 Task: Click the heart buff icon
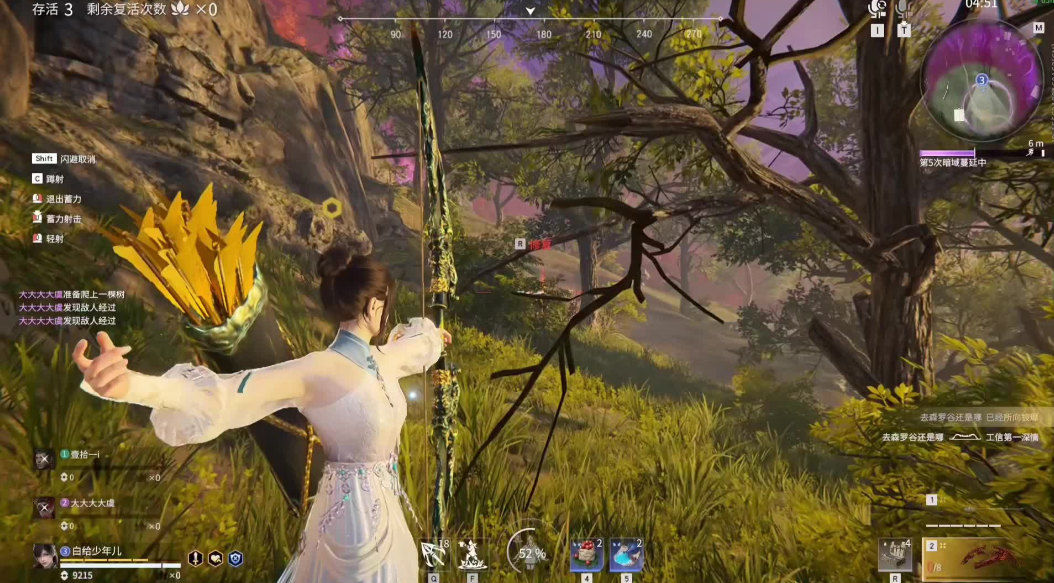point(215,559)
